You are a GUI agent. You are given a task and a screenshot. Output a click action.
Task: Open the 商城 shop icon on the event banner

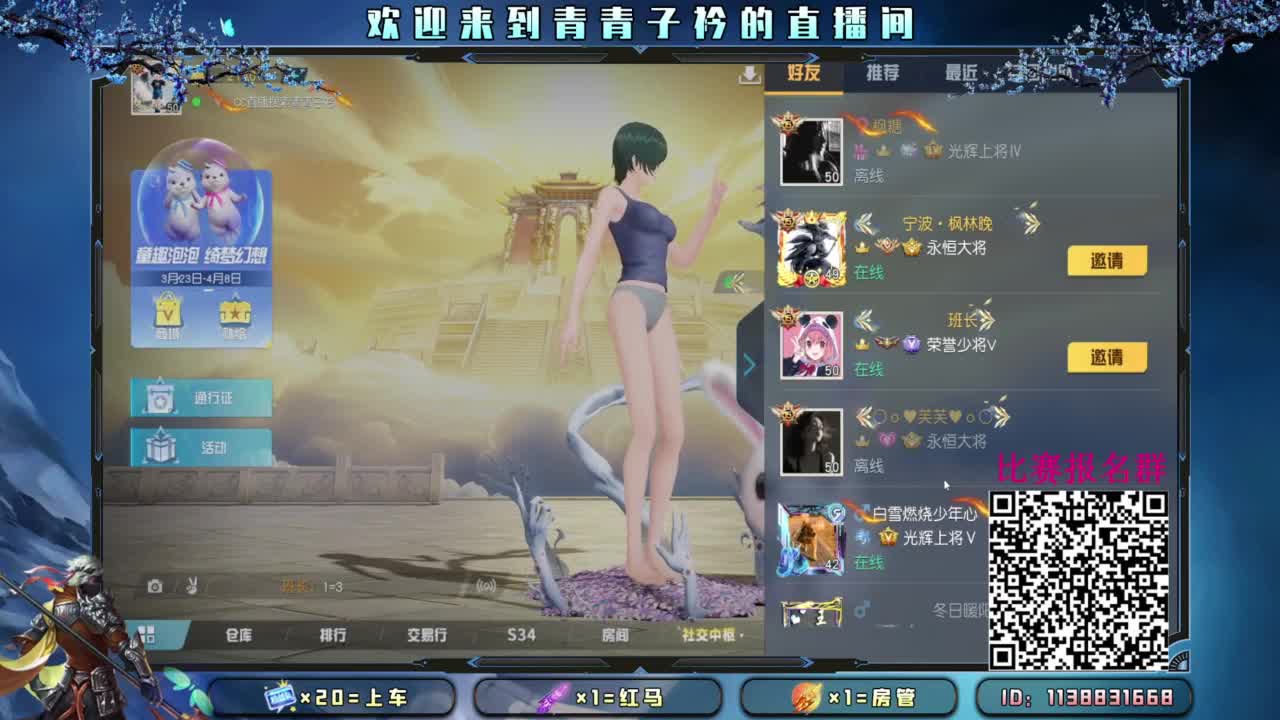167,313
